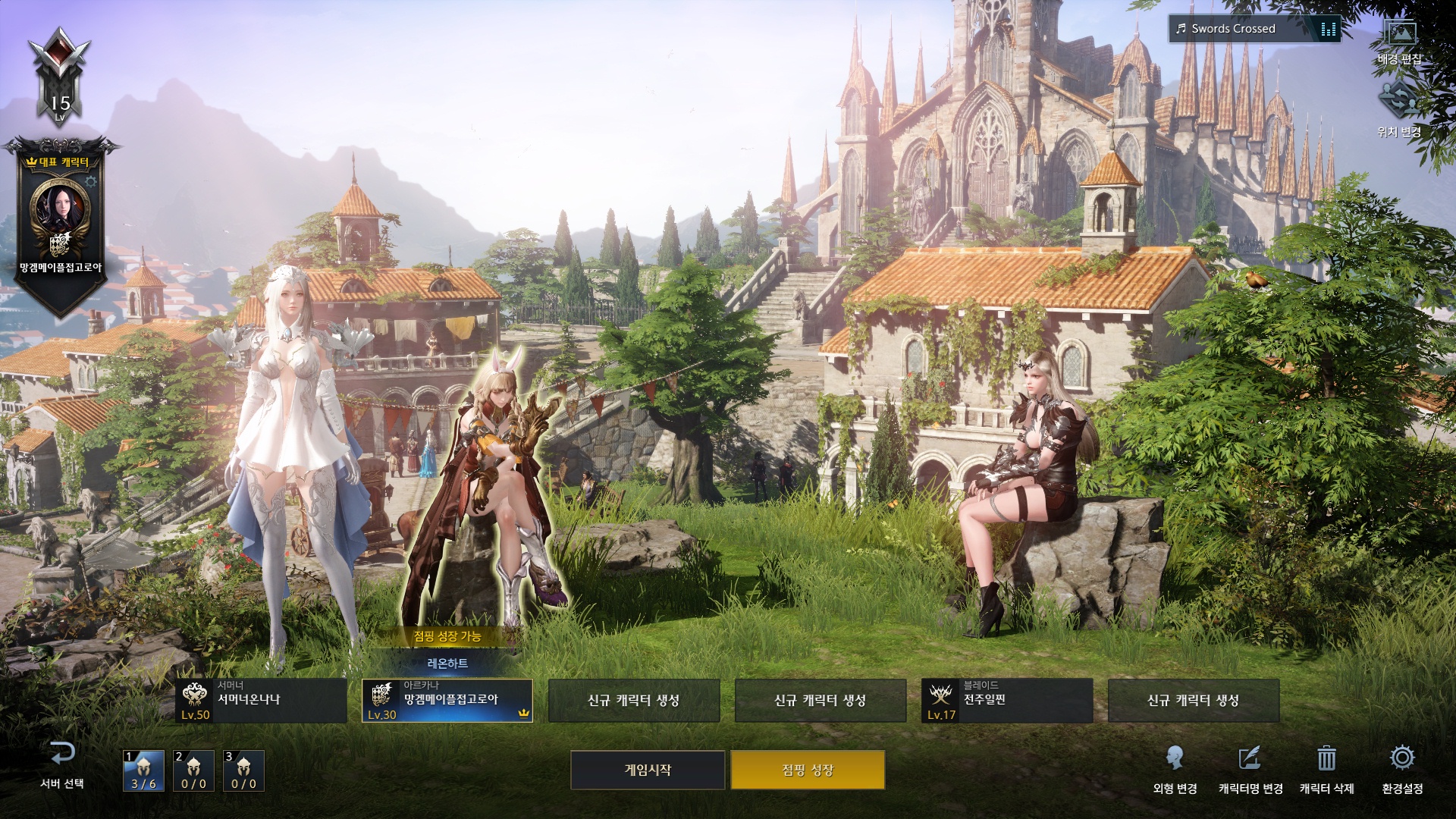Screen dimensions: 1456x819
Task: Switch to character page 3 tab
Action: (x=243, y=770)
